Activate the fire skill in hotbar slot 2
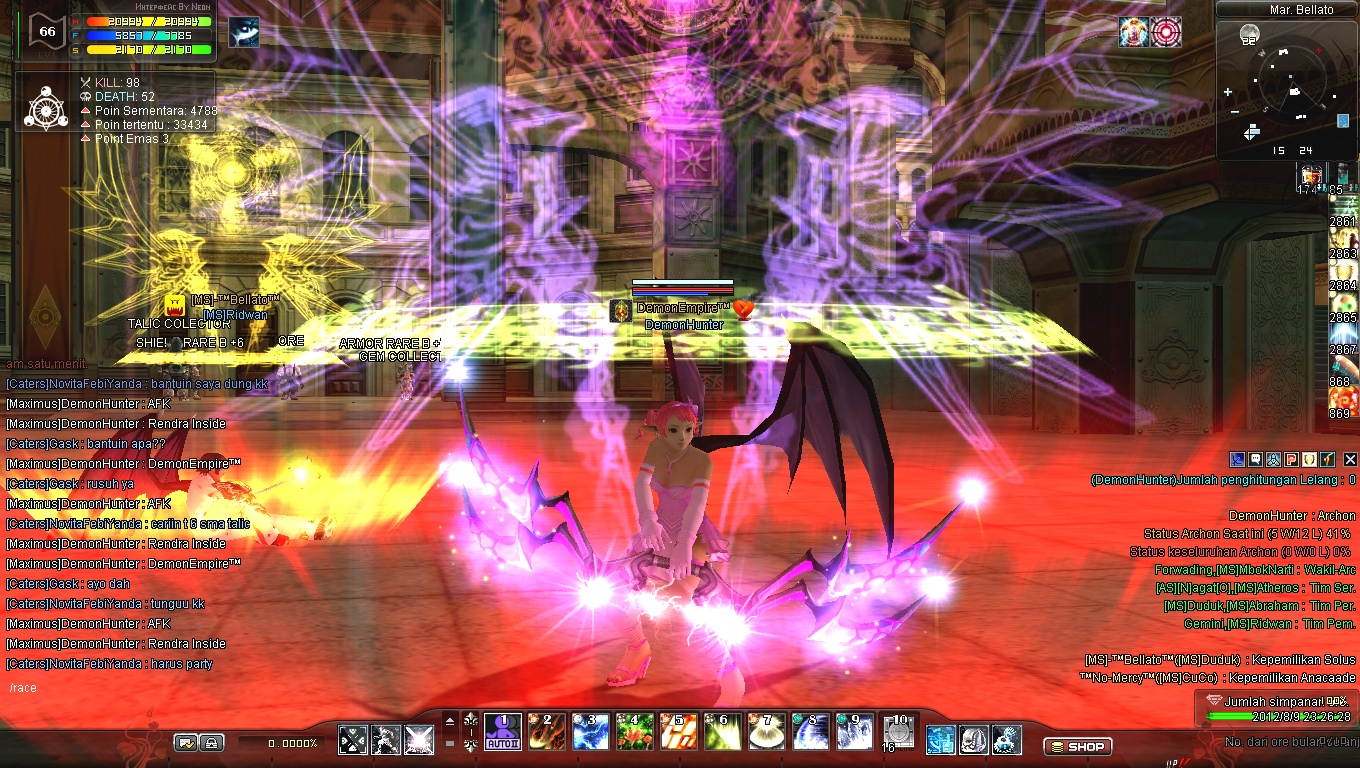 coord(545,731)
